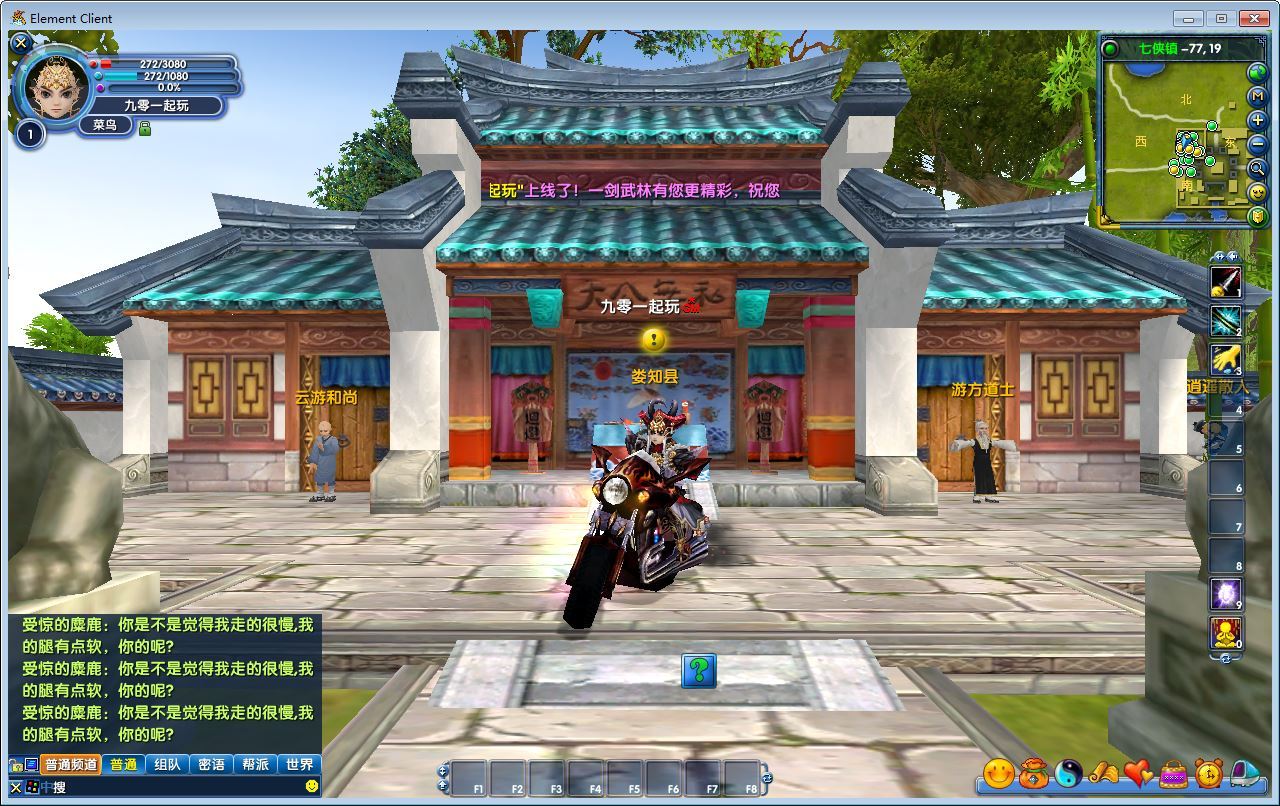
Task: Open the chat emoji picker
Action: pos(312,787)
